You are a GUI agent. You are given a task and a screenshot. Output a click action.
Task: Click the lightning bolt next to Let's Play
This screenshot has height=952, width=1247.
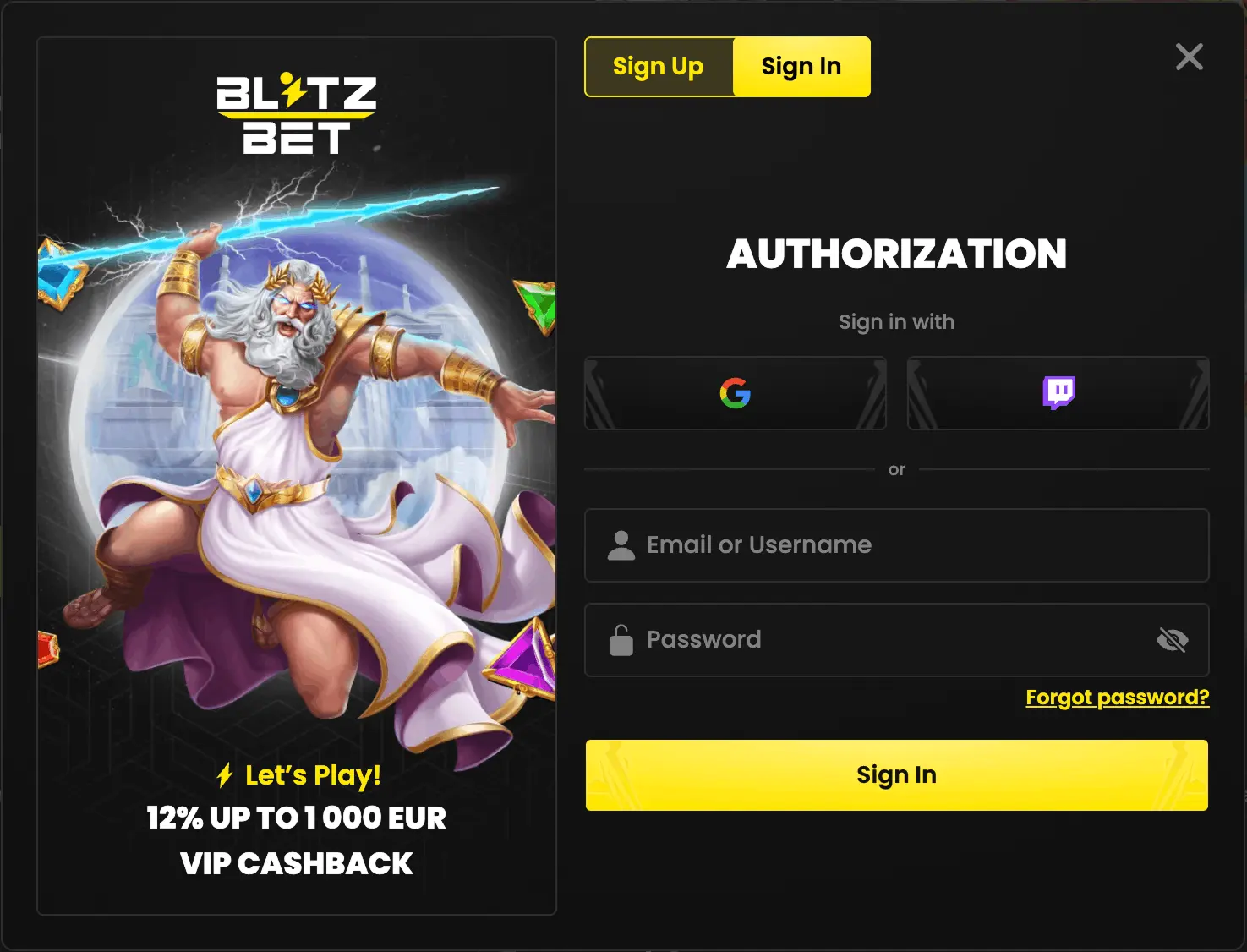point(225,774)
